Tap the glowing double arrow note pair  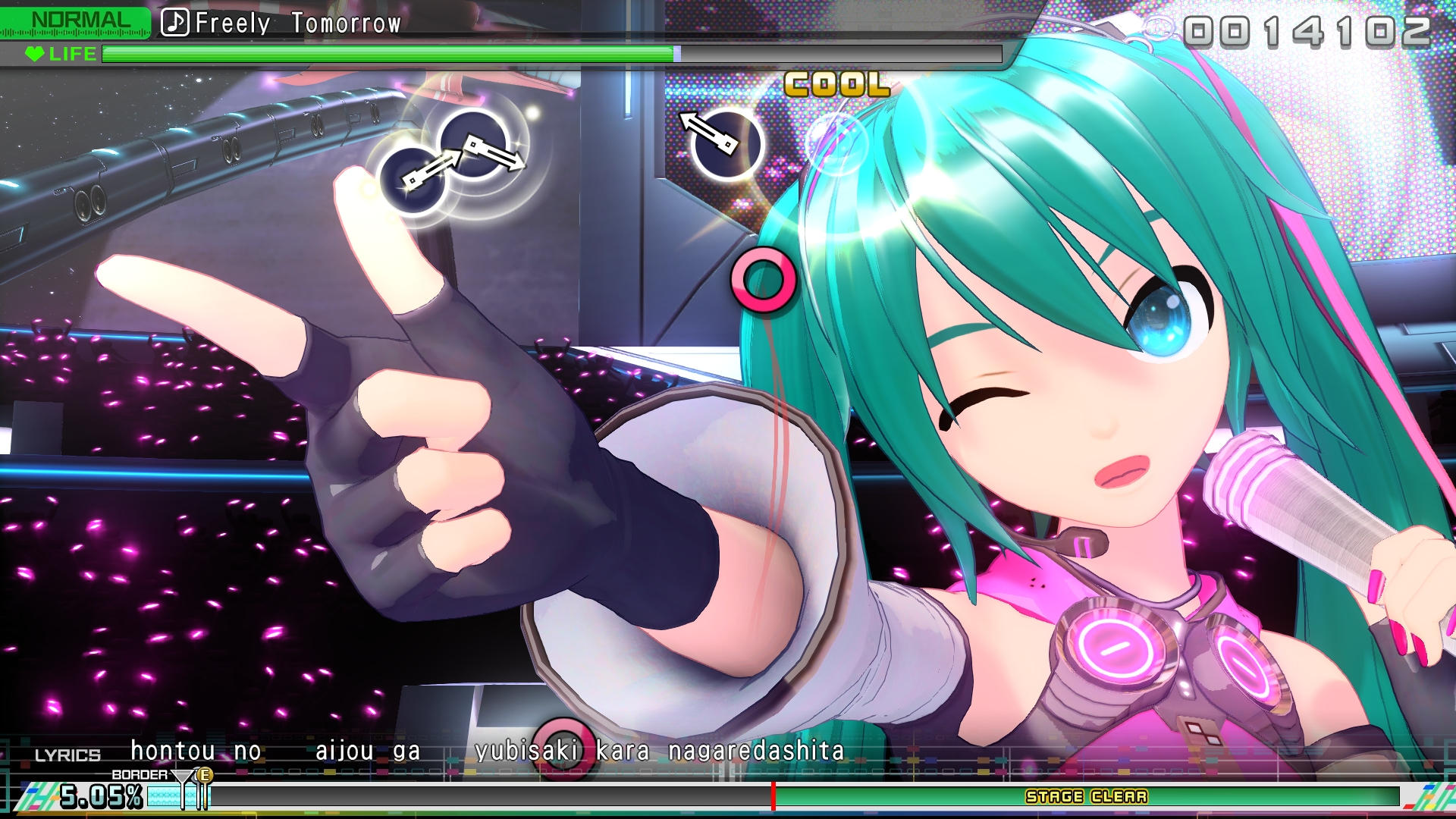(455, 159)
